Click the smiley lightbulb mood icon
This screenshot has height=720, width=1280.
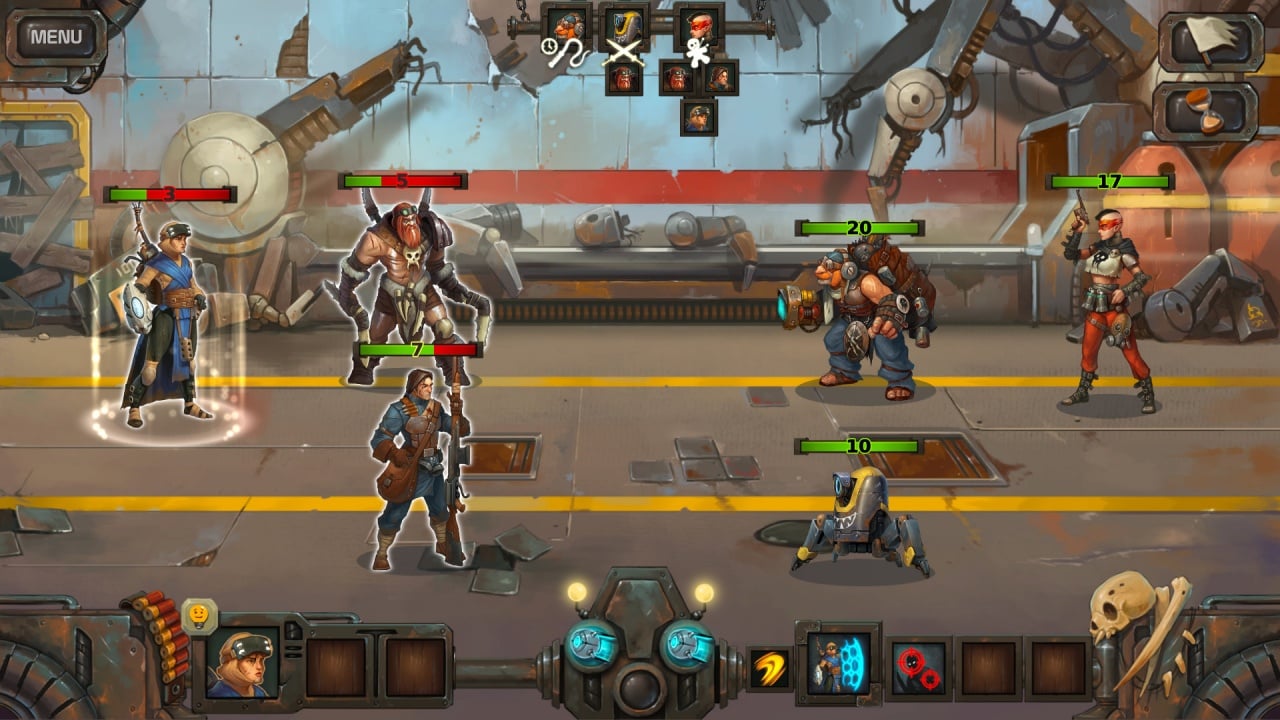pyautogui.click(x=199, y=612)
